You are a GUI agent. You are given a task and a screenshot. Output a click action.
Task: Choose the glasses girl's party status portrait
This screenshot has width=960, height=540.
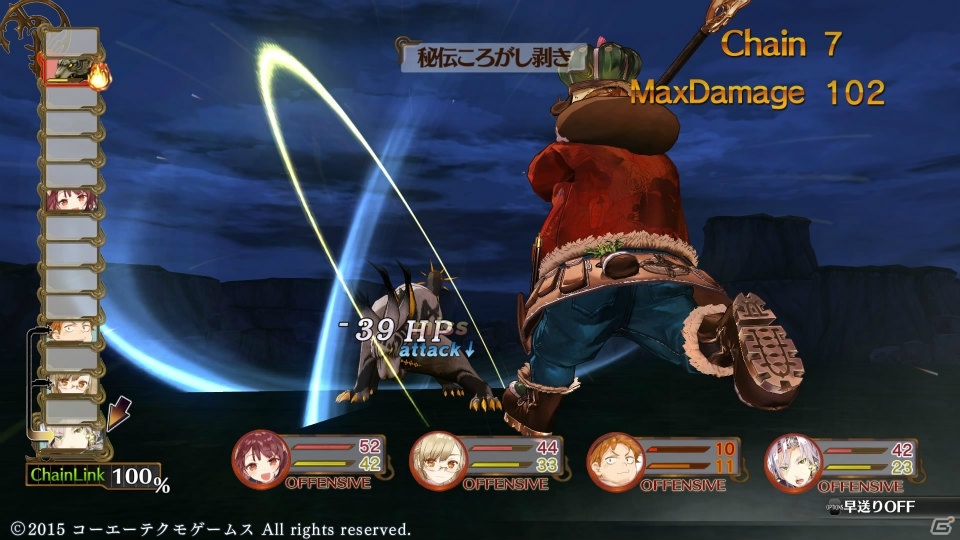click(433, 458)
